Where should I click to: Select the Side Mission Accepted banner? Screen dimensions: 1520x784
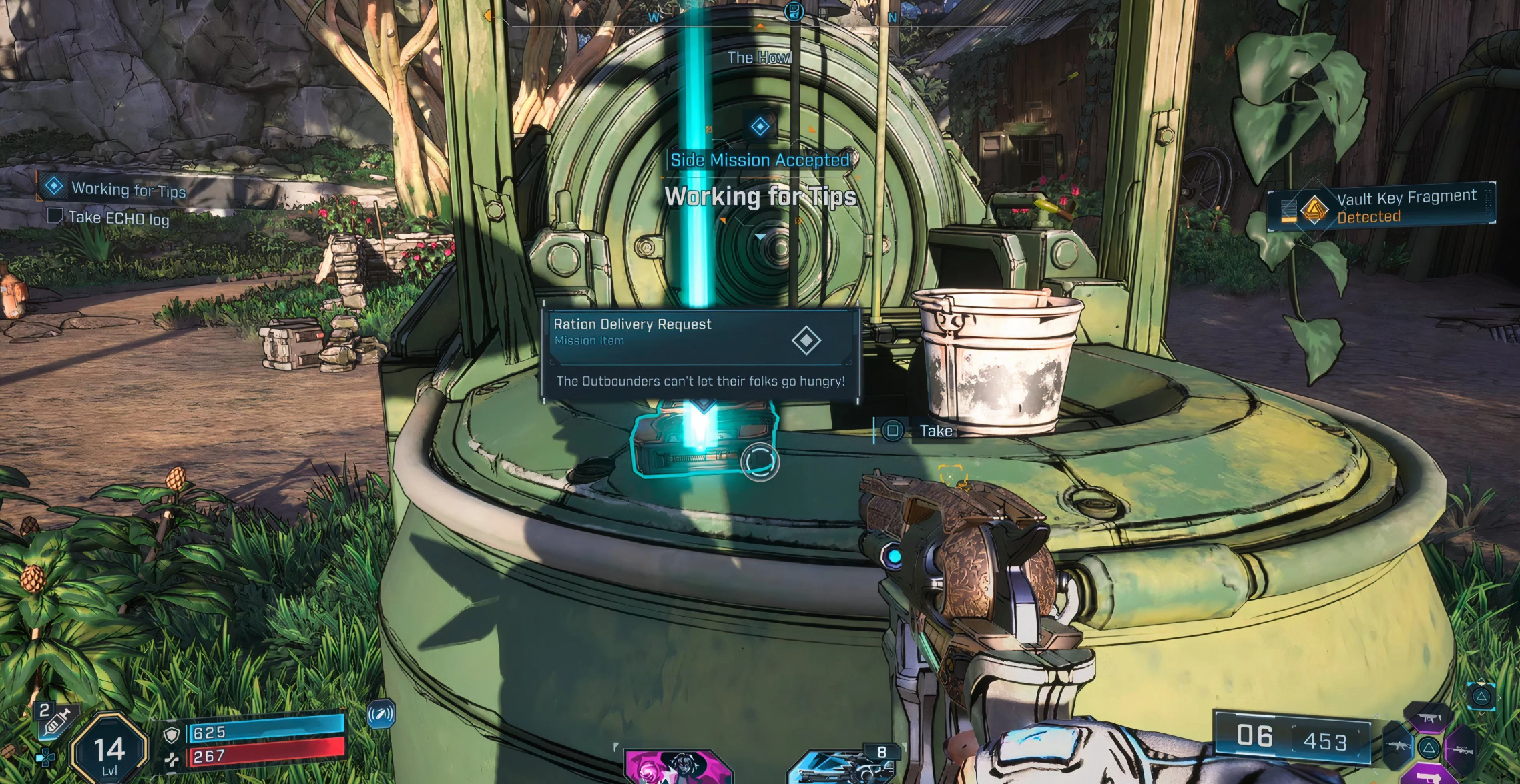760,160
